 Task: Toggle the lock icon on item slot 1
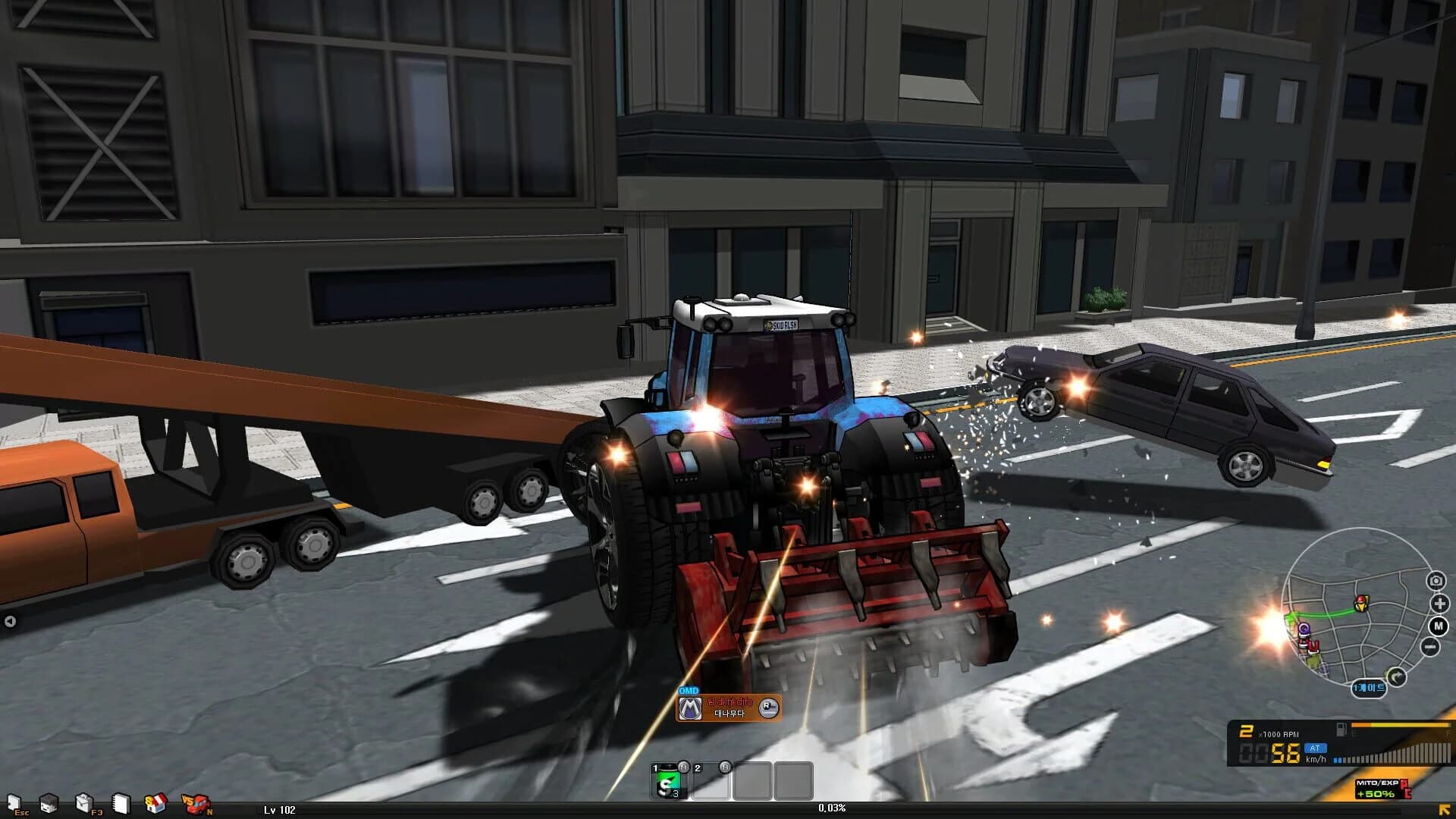pos(686,768)
